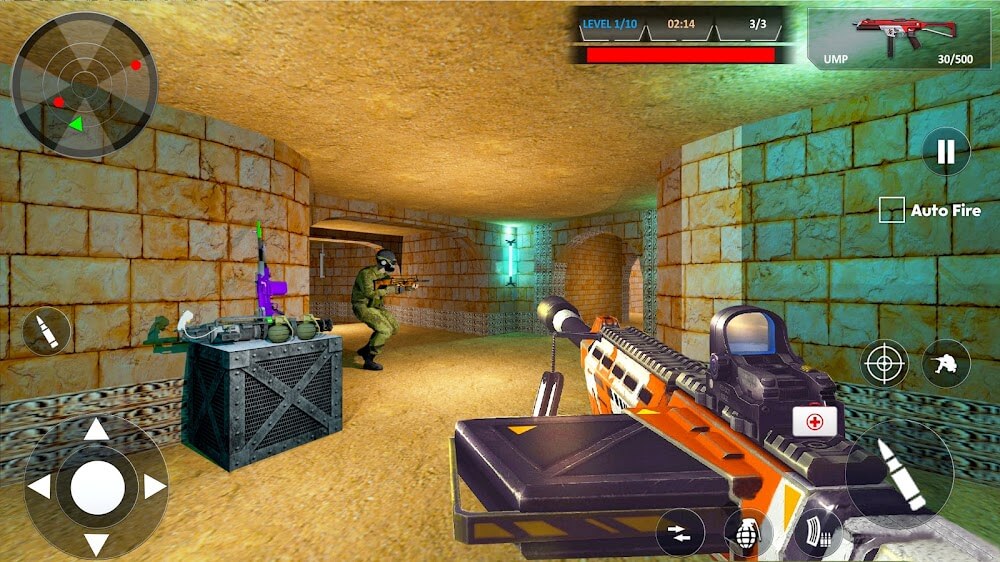Activate the crouching soldier stance button

pyautogui.click(x=945, y=363)
